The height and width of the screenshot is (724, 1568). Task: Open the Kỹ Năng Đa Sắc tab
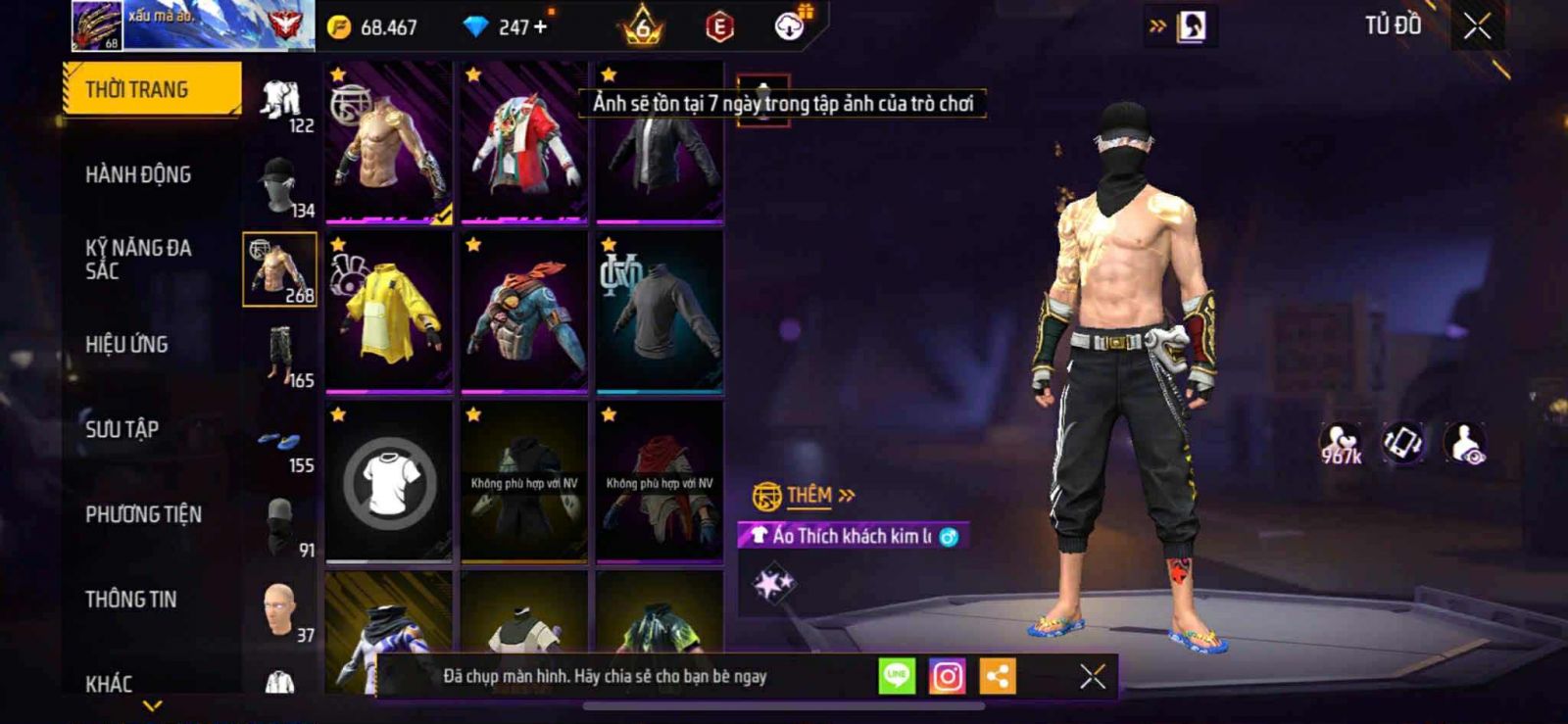click(137, 260)
